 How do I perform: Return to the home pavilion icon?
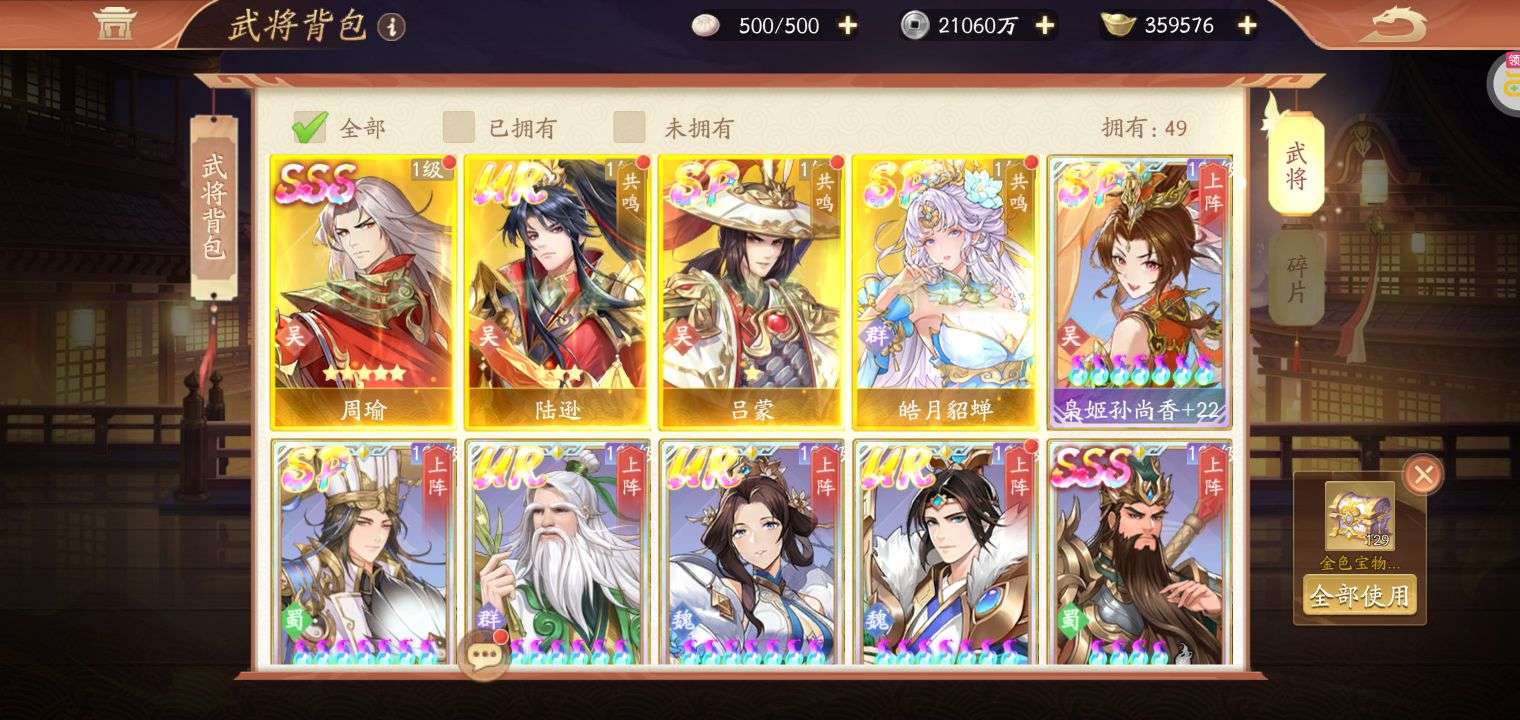(x=114, y=23)
